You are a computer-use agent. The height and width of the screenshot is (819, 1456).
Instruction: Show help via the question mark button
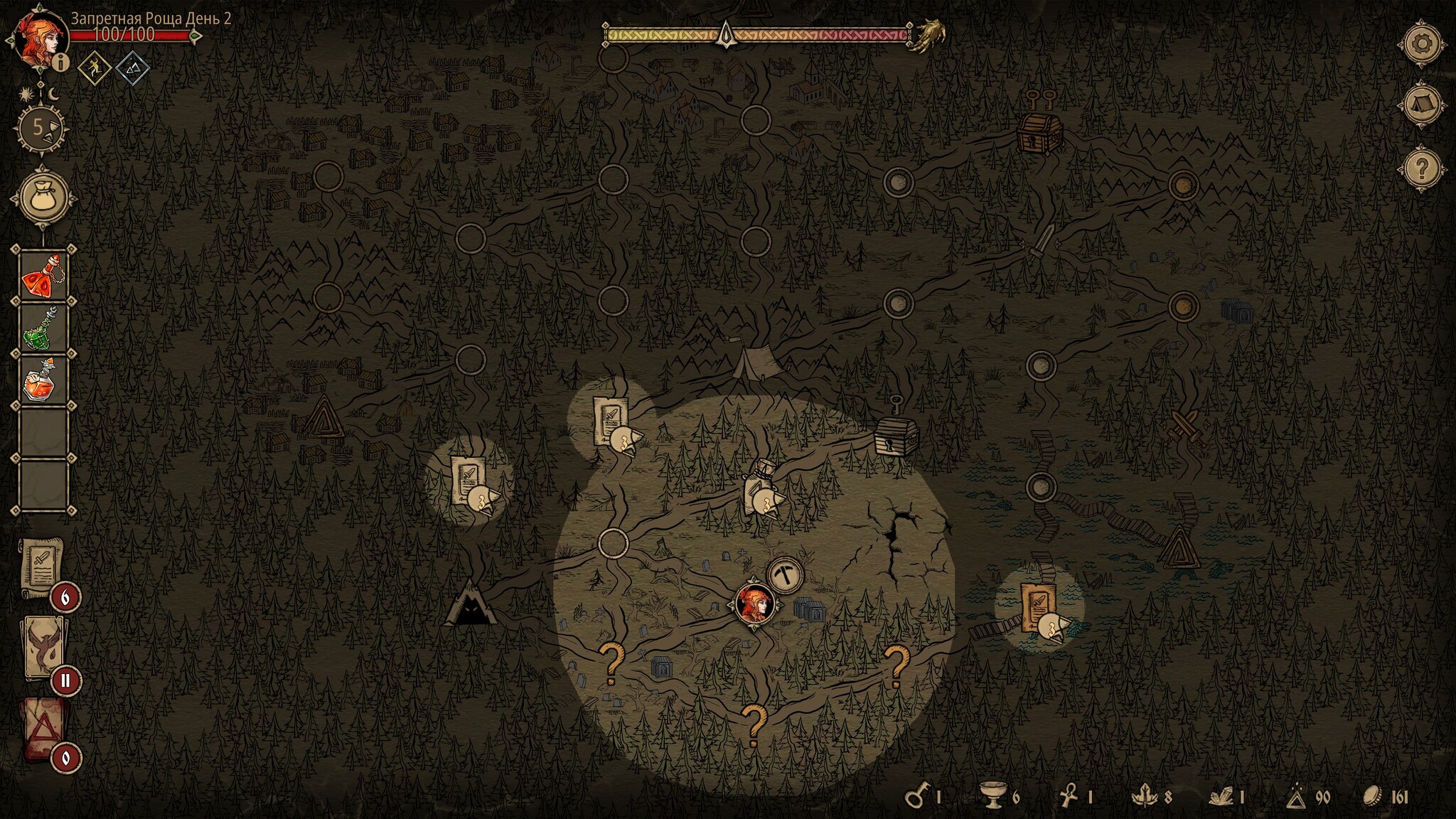pos(1421,168)
